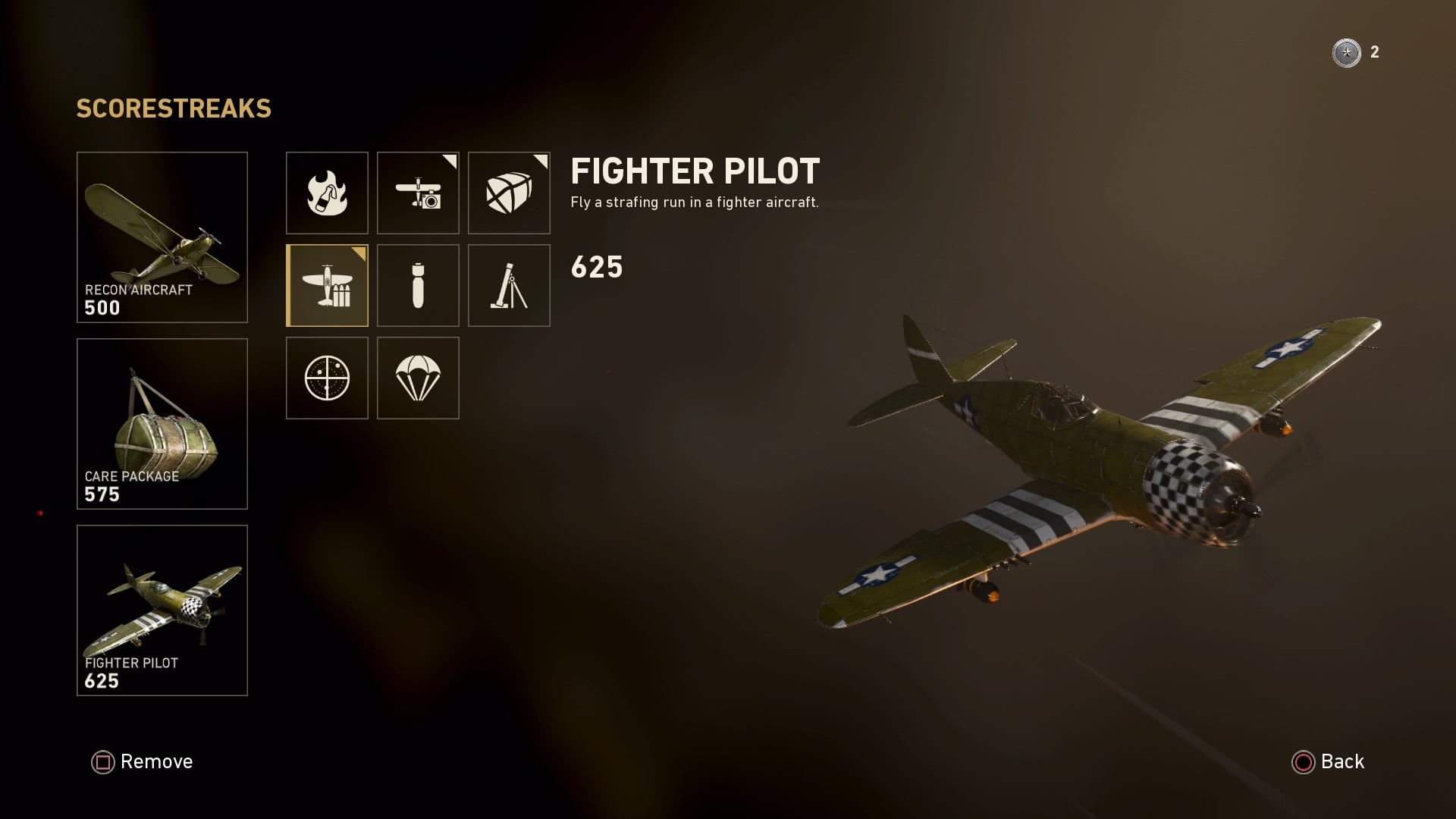Screen dimensions: 1456x819
Task: Select the mortar strike scorestreak icon
Action: 509,285
